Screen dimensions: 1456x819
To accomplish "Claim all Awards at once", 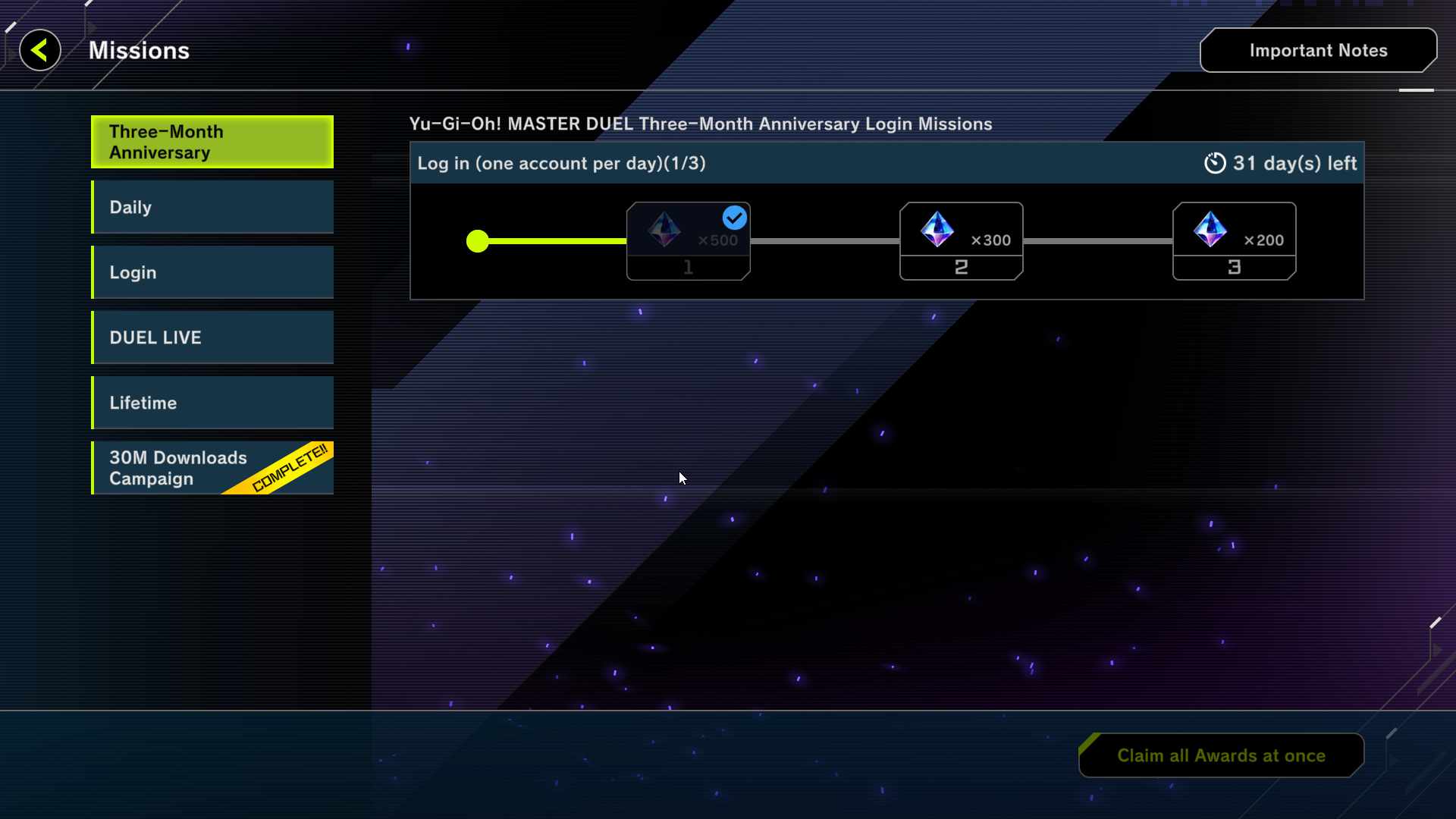I will click(x=1221, y=755).
